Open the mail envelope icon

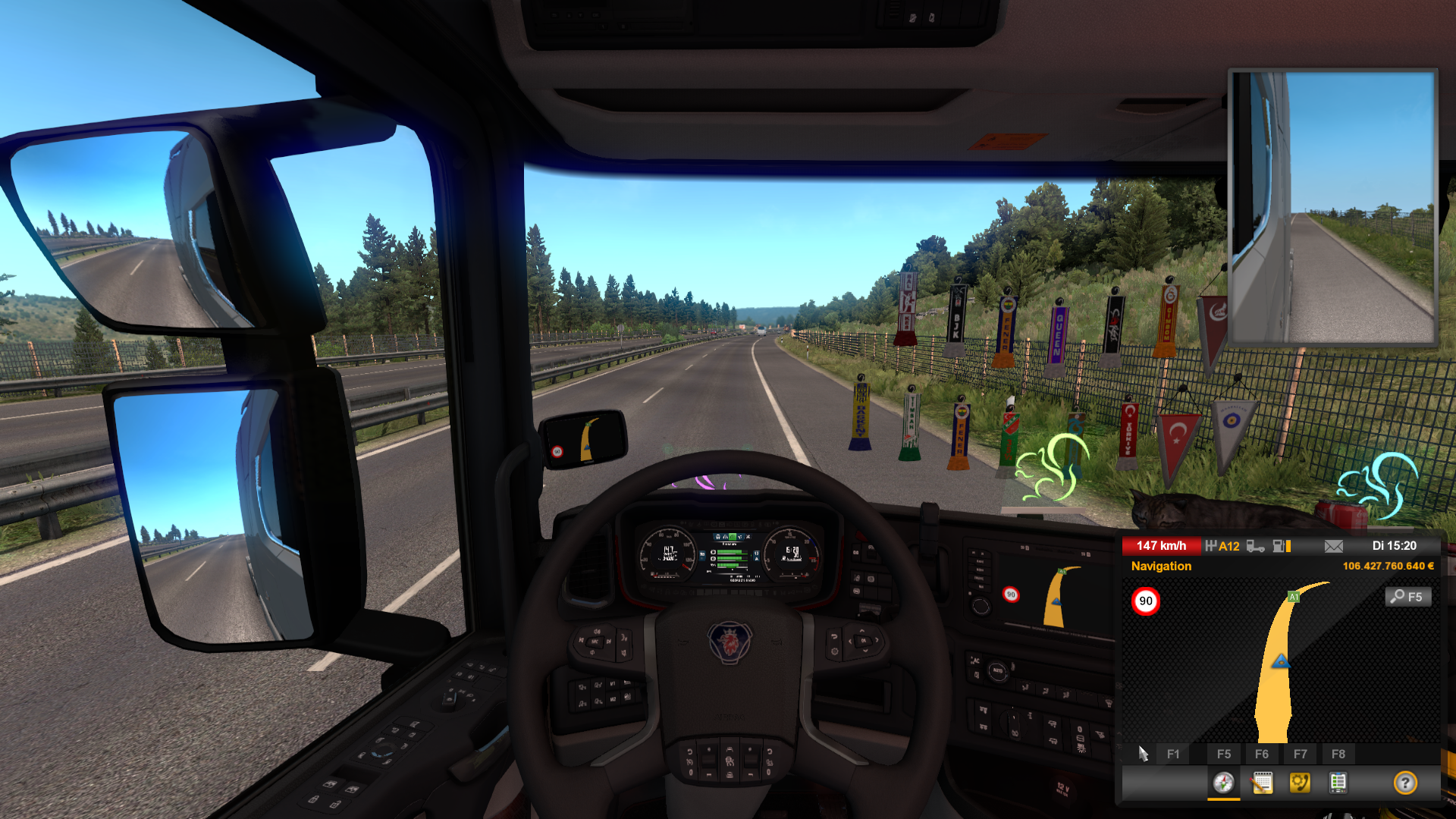pos(1334,546)
